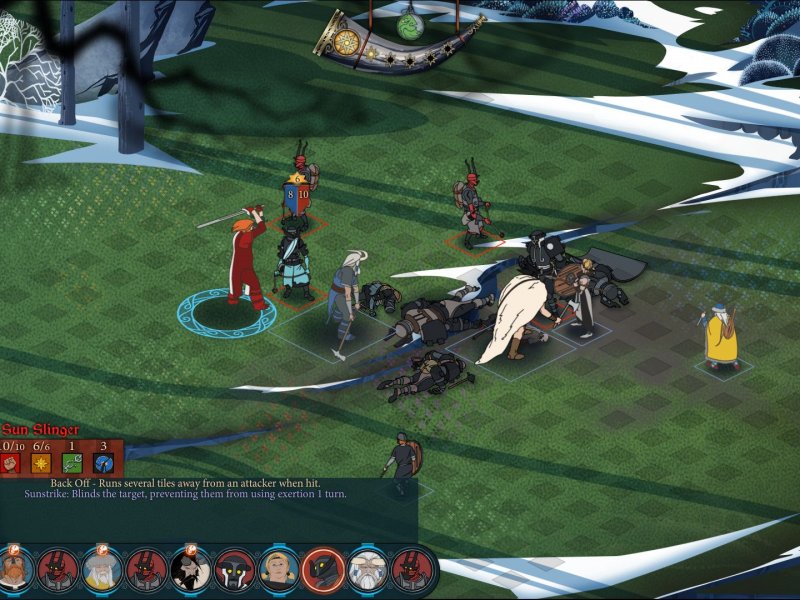Click the orange-ringed highlighted dredge portrait
This screenshot has height=600, width=800.
323,570
